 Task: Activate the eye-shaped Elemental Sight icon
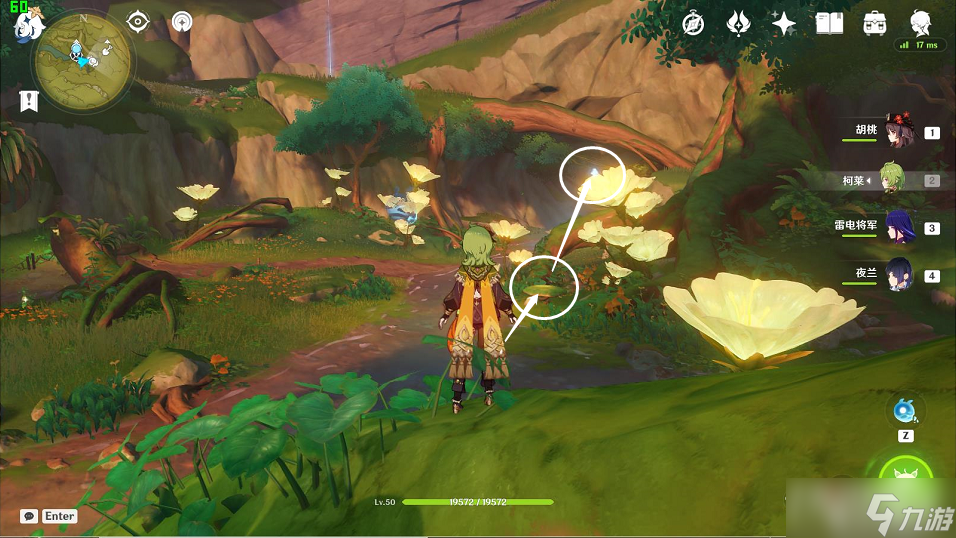point(138,21)
